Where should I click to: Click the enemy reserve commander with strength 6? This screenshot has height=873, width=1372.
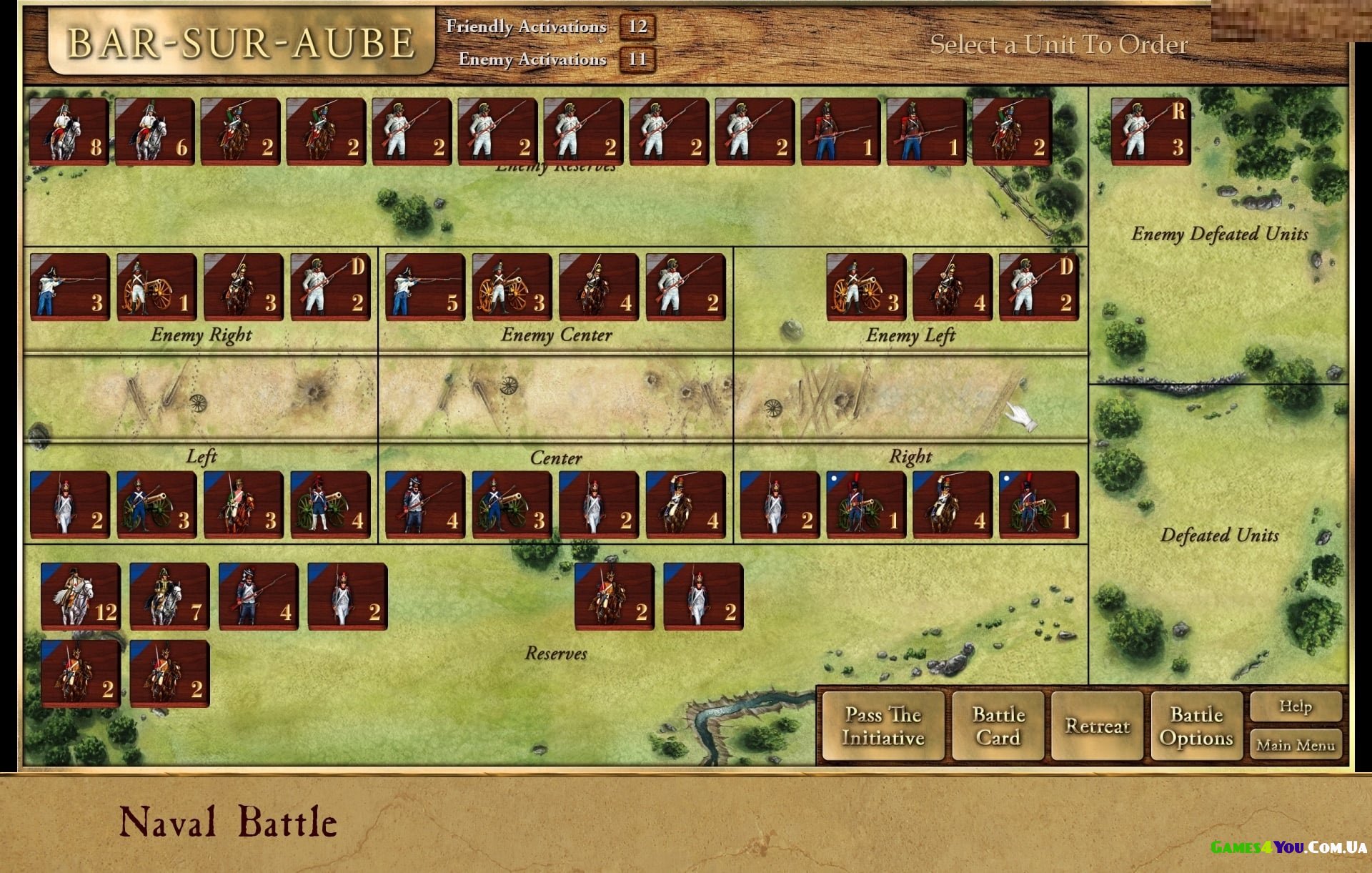(x=155, y=132)
